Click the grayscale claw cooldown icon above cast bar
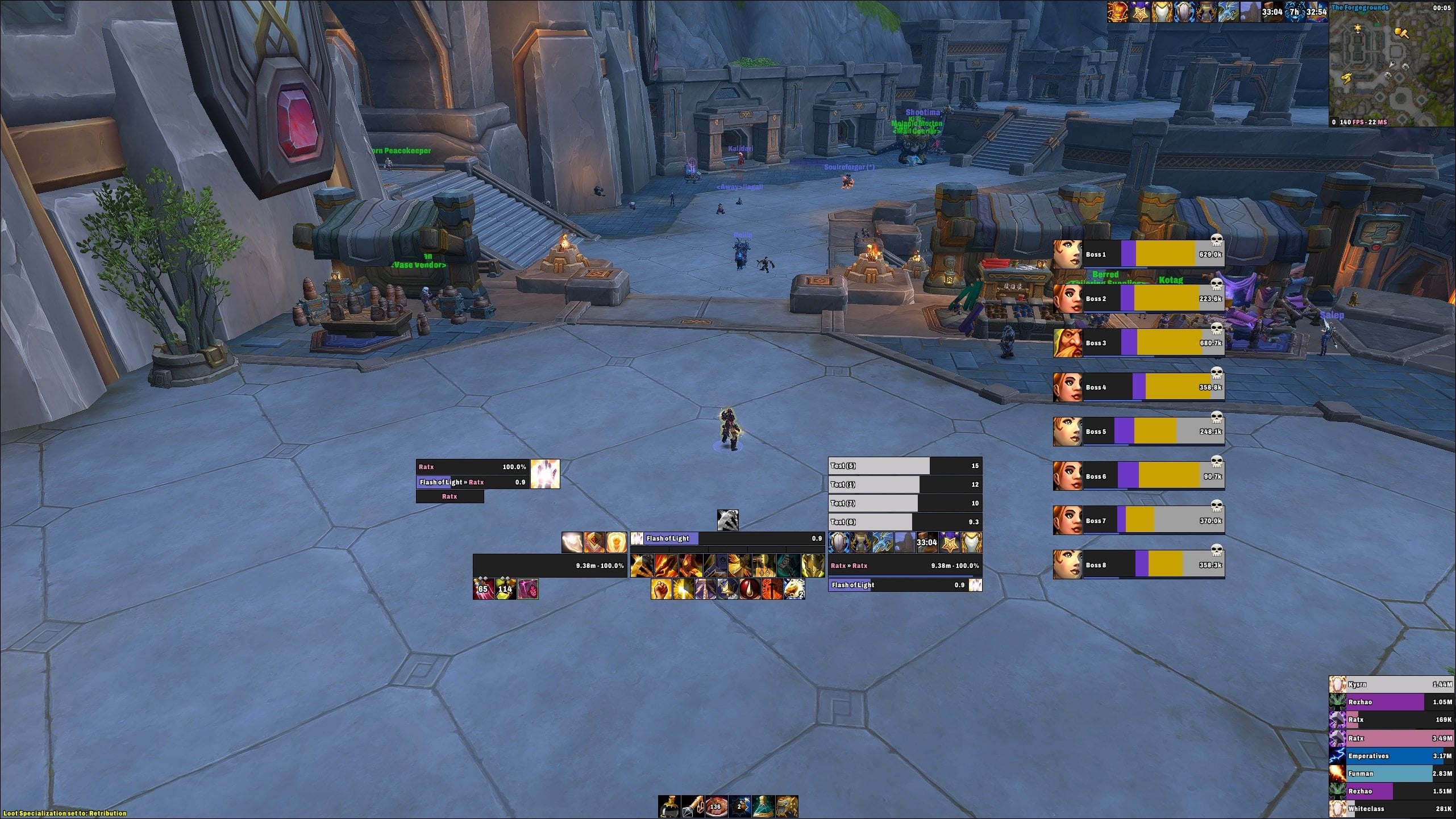 728,521
